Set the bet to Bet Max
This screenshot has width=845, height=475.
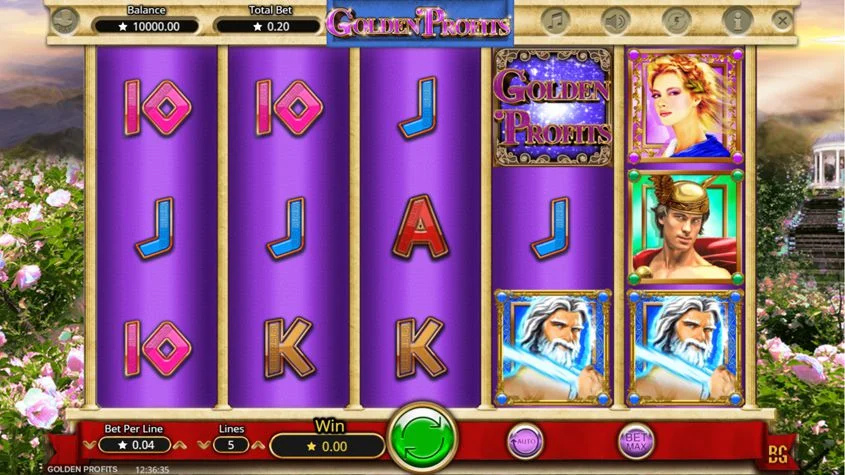click(x=636, y=440)
